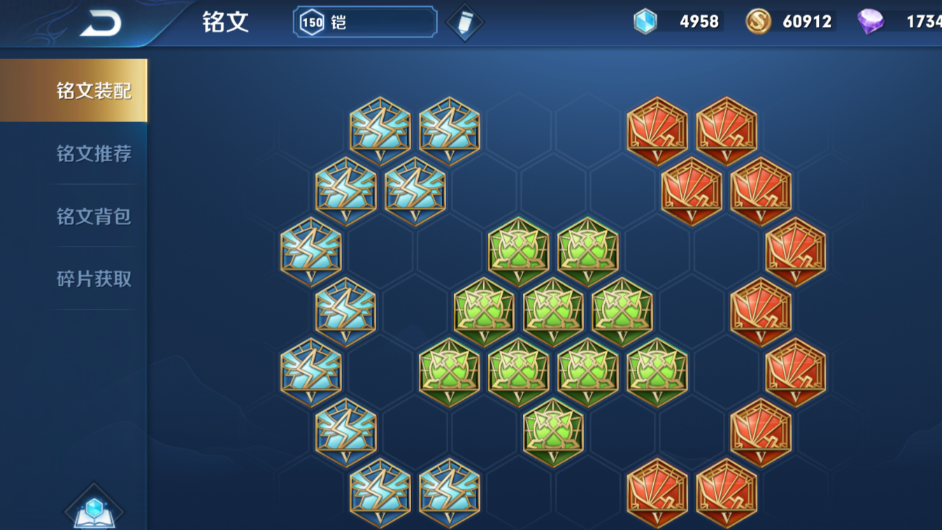Tap the purple gem currency icon
This screenshot has width=942, height=530.
870,21
